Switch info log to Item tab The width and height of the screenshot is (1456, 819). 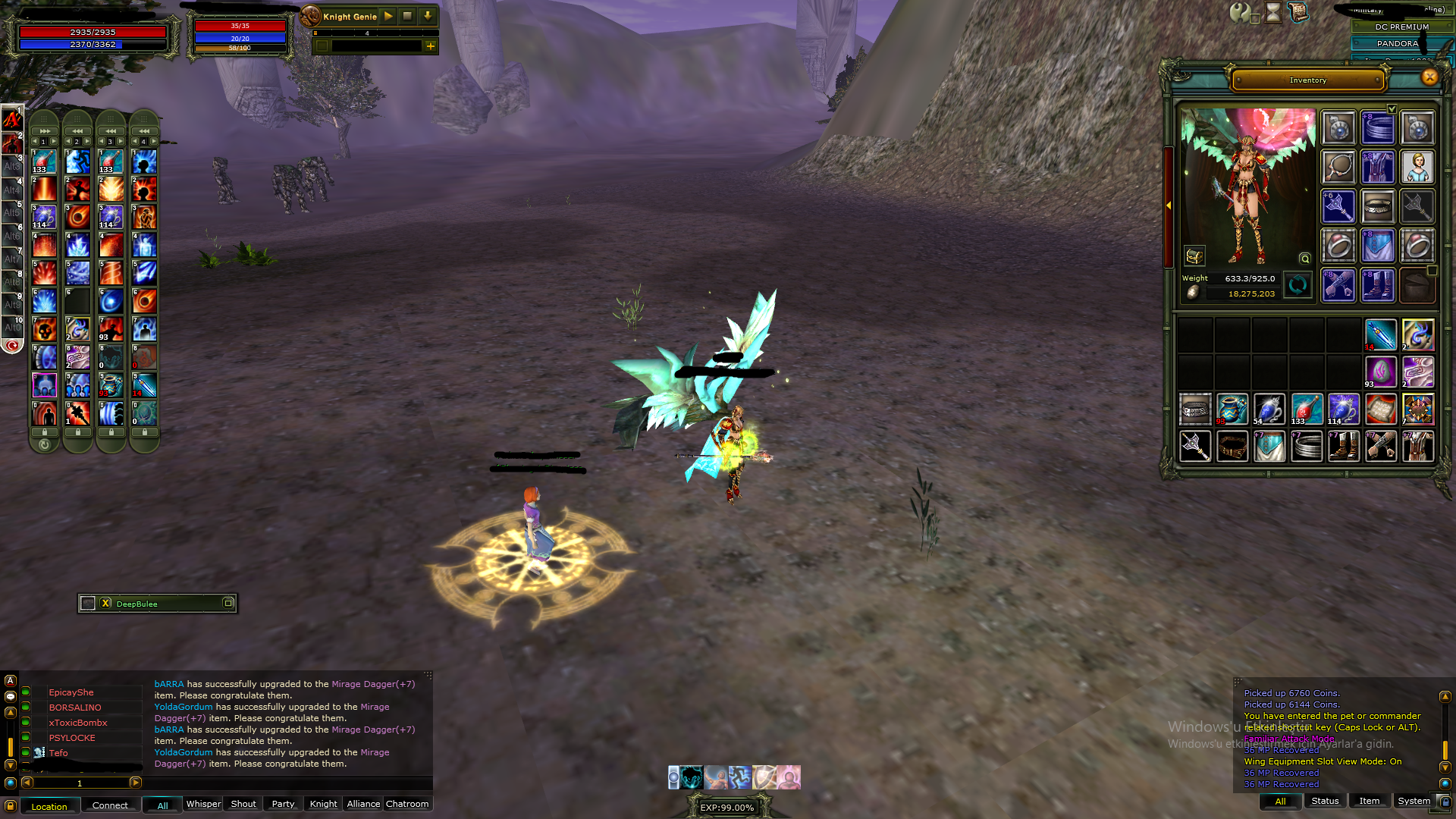[x=1369, y=801]
